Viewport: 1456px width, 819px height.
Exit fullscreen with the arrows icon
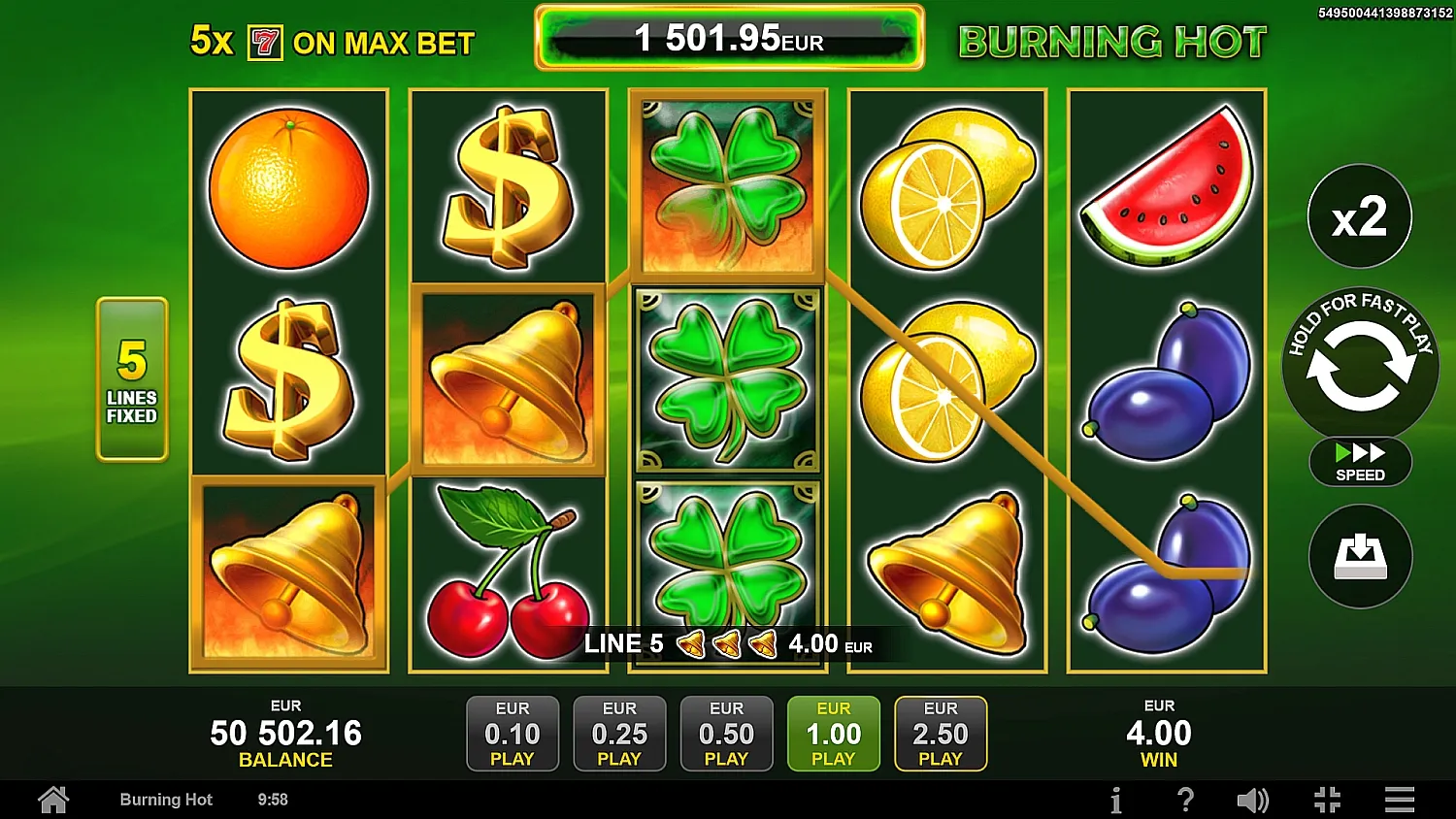[1327, 800]
